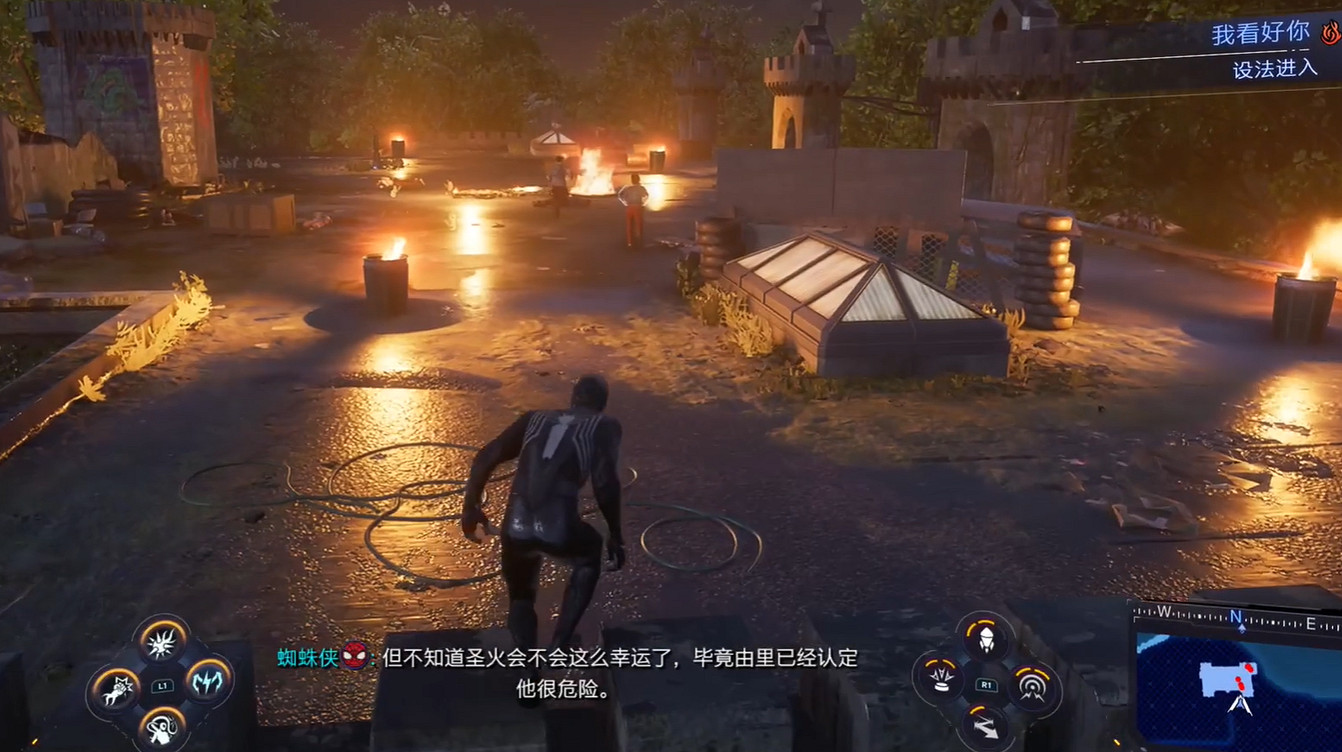This screenshot has height=752, width=1342.
Task: Select the Venom Jolt ability on the L1 wheel
Action: point(206,683)
